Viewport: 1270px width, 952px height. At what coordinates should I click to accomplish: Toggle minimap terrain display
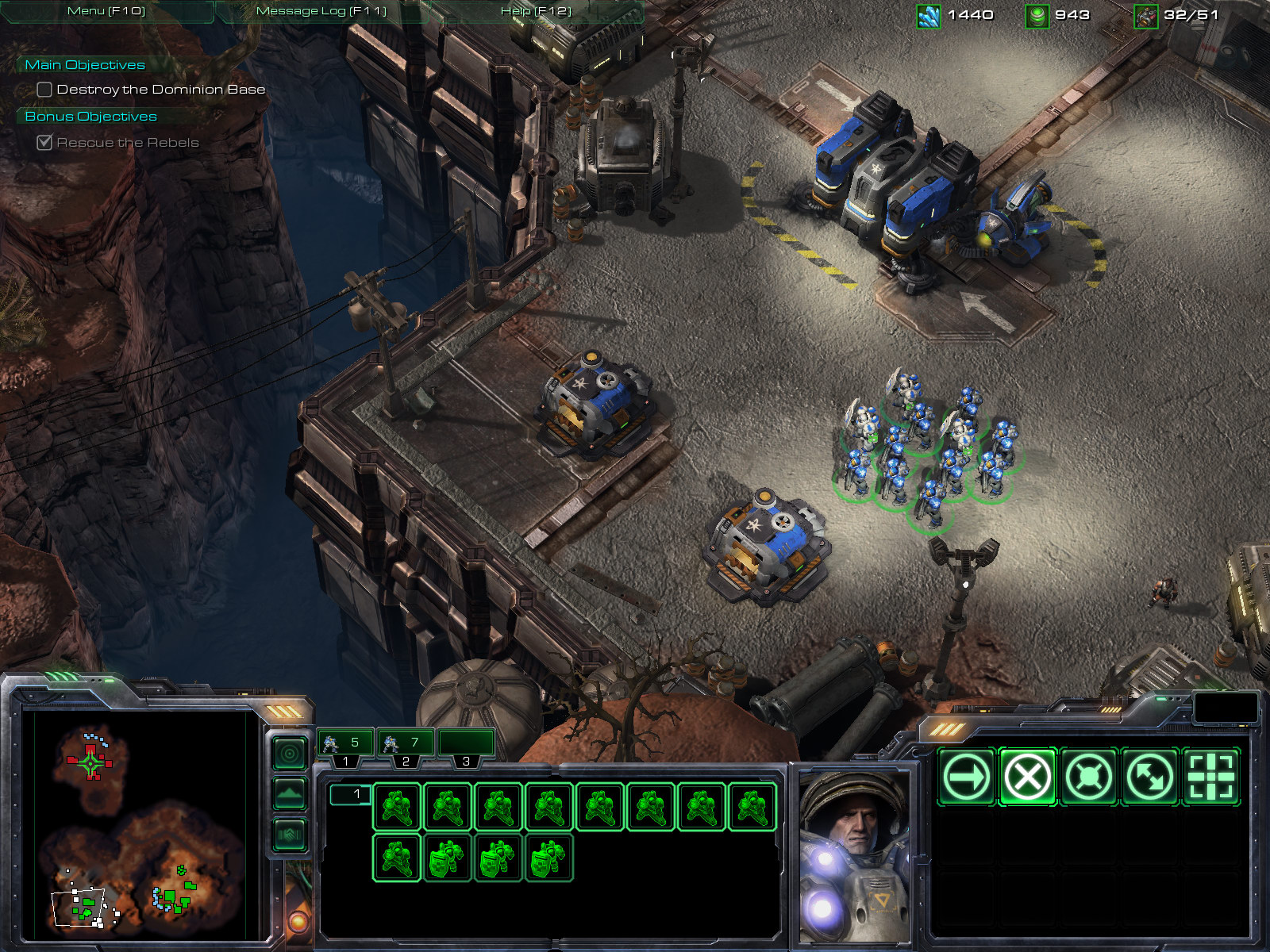pyautogui.click(x=290, y=793)
